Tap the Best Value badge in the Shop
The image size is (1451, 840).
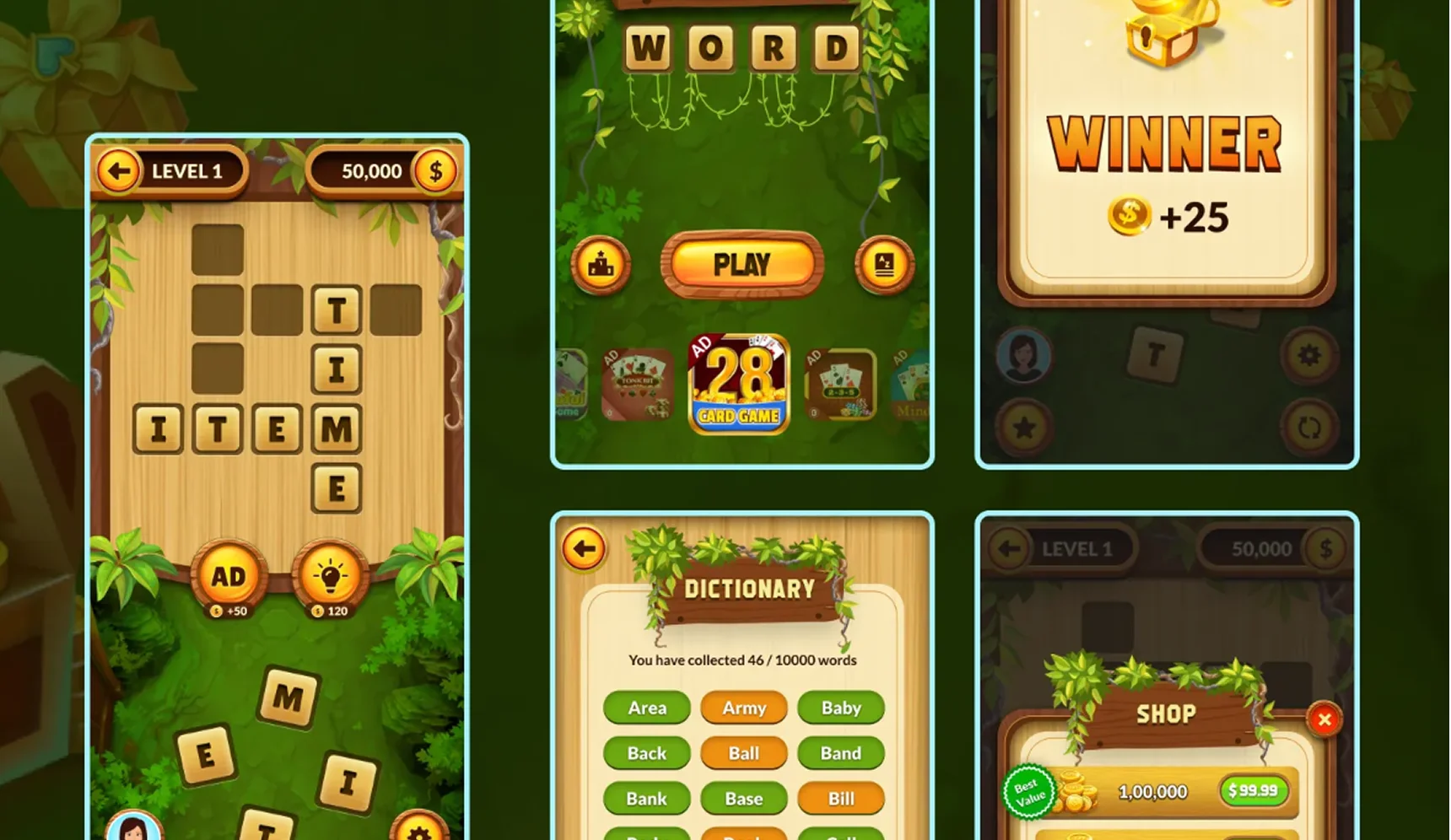point(1031,791)
